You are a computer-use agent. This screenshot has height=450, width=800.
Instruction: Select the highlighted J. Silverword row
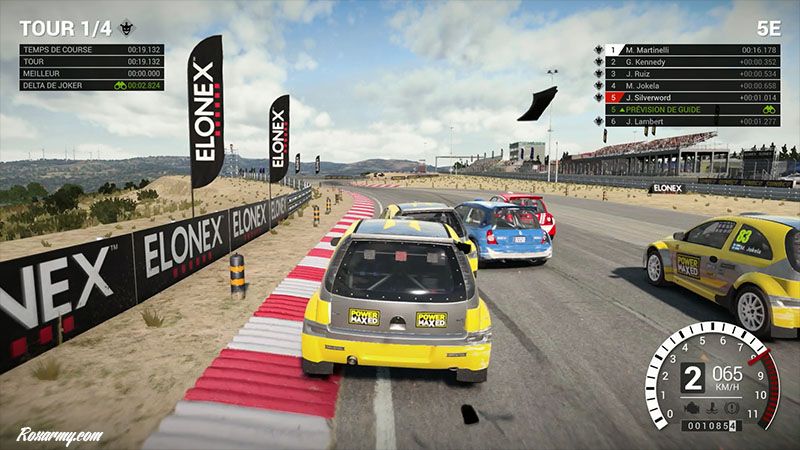pos(690,97)
